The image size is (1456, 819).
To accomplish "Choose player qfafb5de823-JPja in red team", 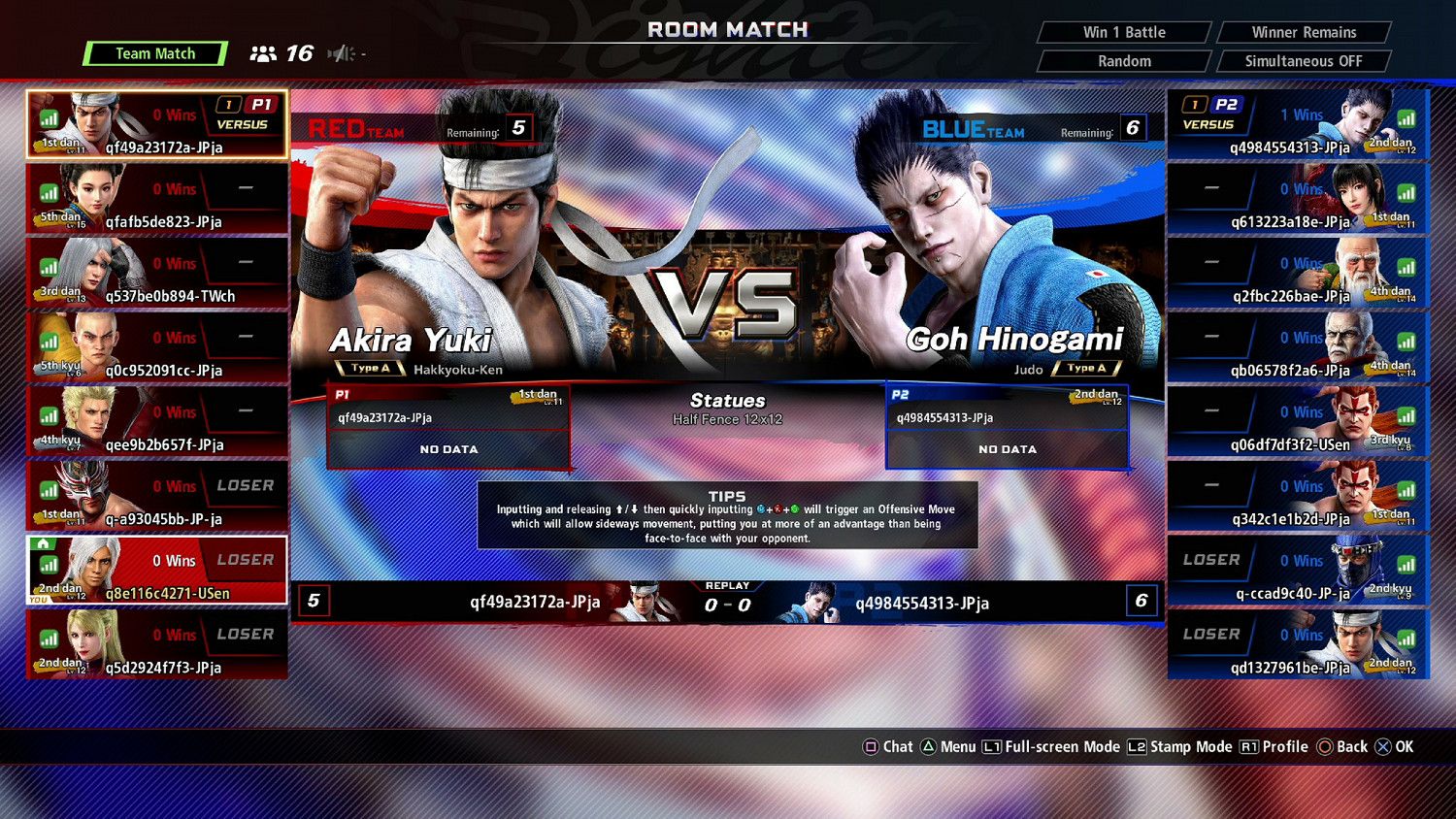I will (157, 199).
